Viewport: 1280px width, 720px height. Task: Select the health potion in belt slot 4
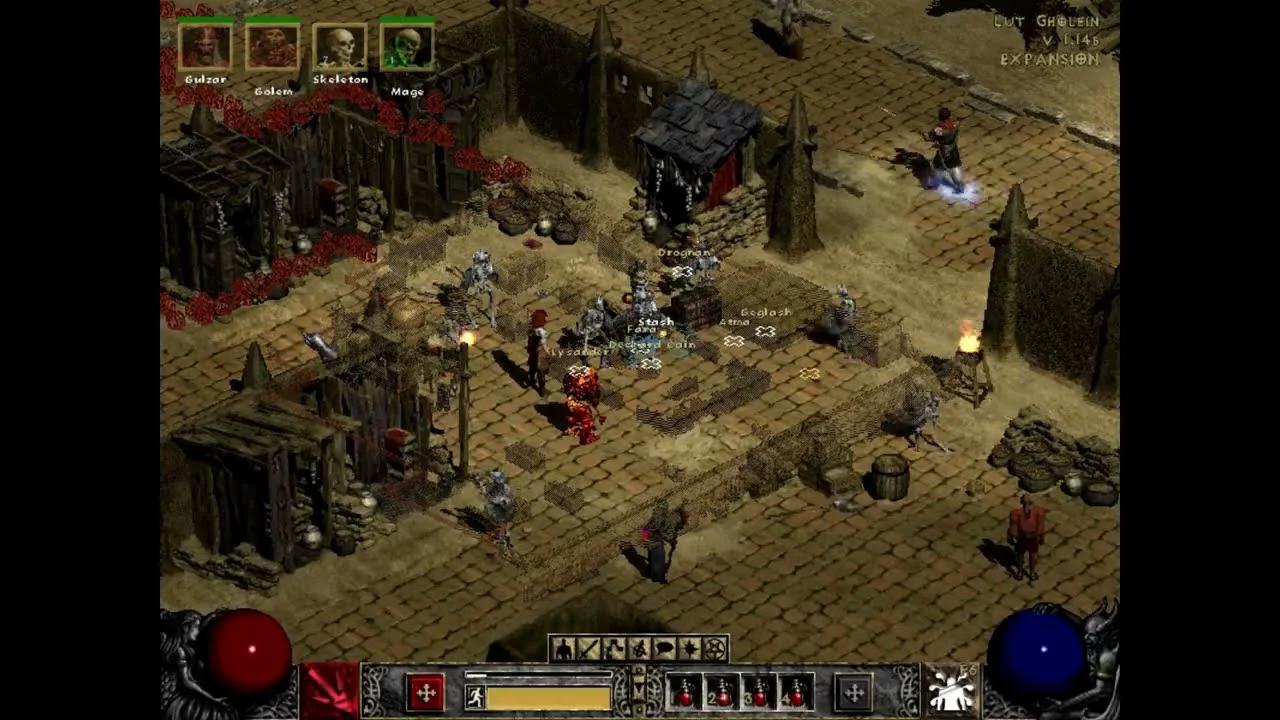coord(795,693)
